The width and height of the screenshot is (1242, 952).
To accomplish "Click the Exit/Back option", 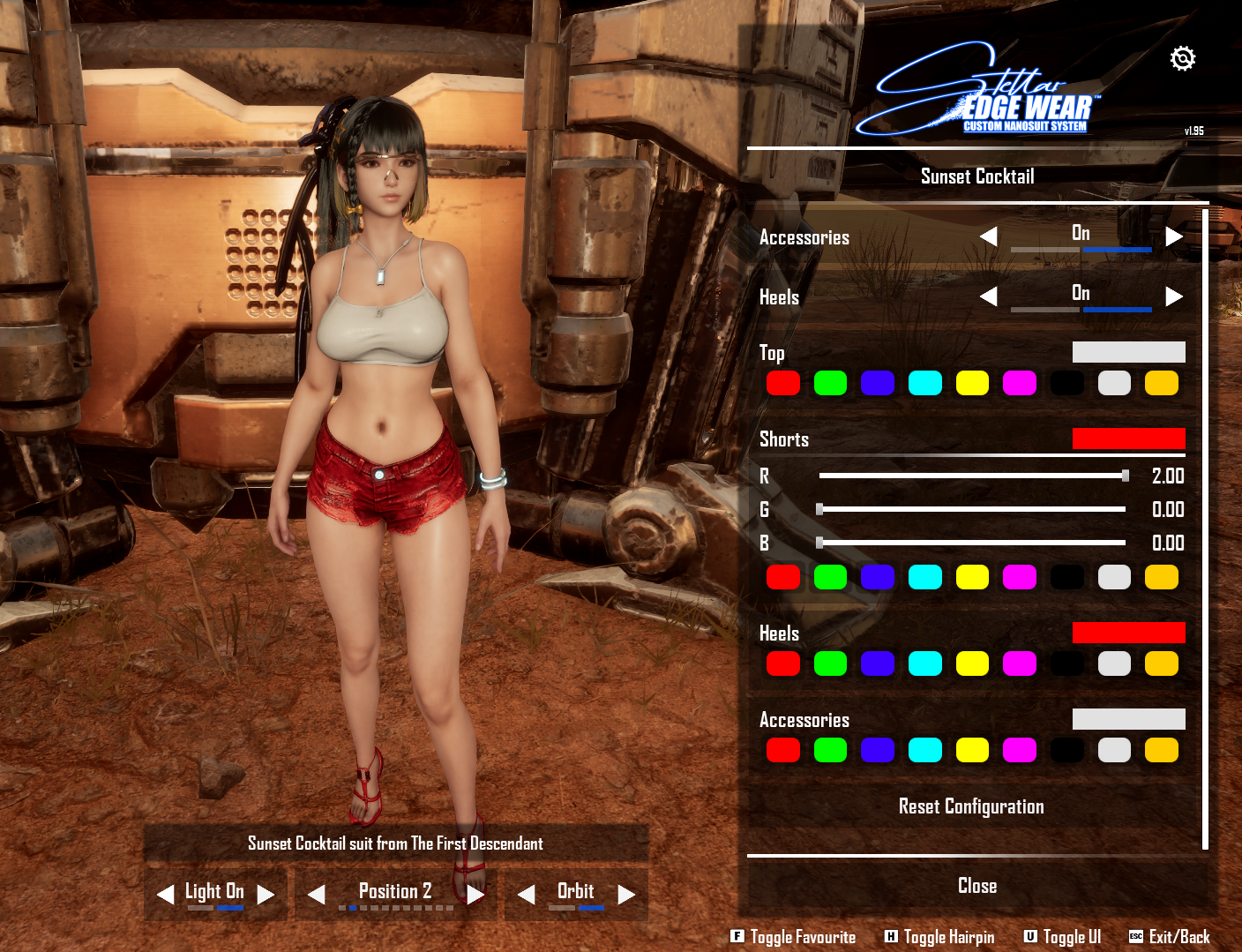I will coord(1170,937).
